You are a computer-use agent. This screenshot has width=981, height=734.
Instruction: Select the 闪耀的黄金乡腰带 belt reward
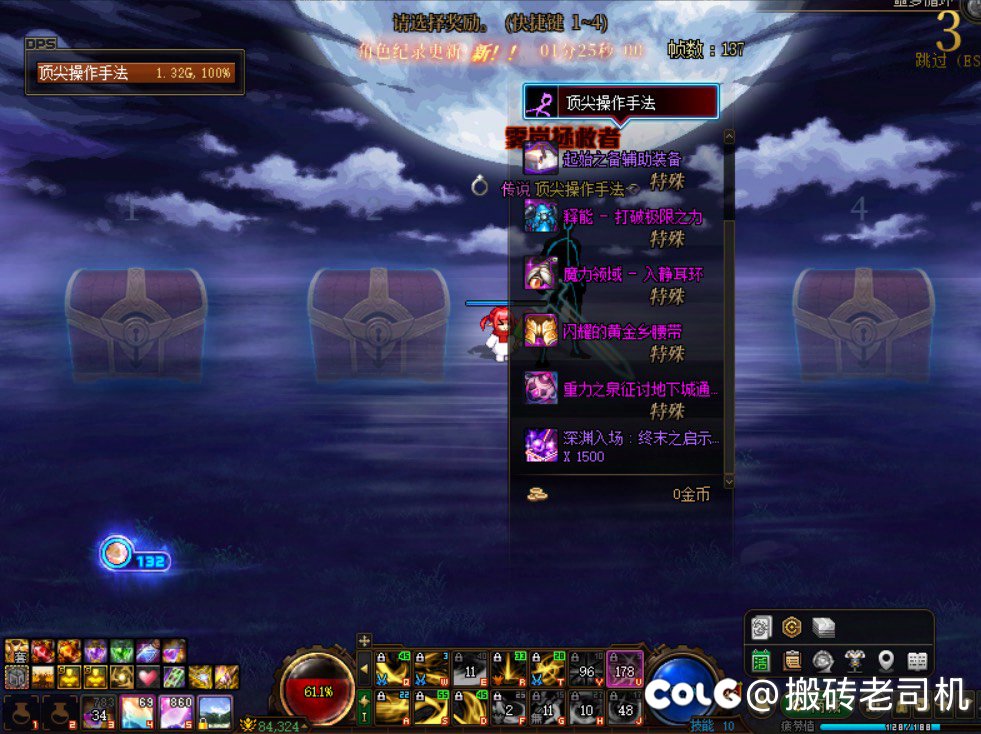click(x=621, y=331)
